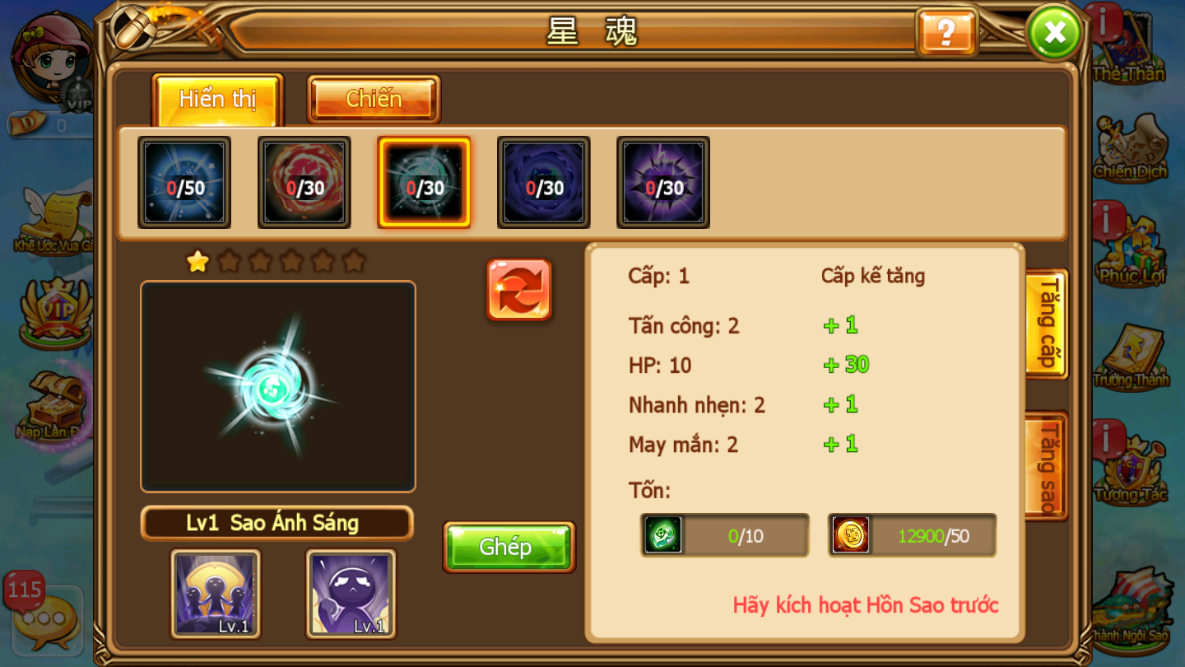Close the star soul window
Viewport: 1185px width, 667px height.
pos(1054,33)
